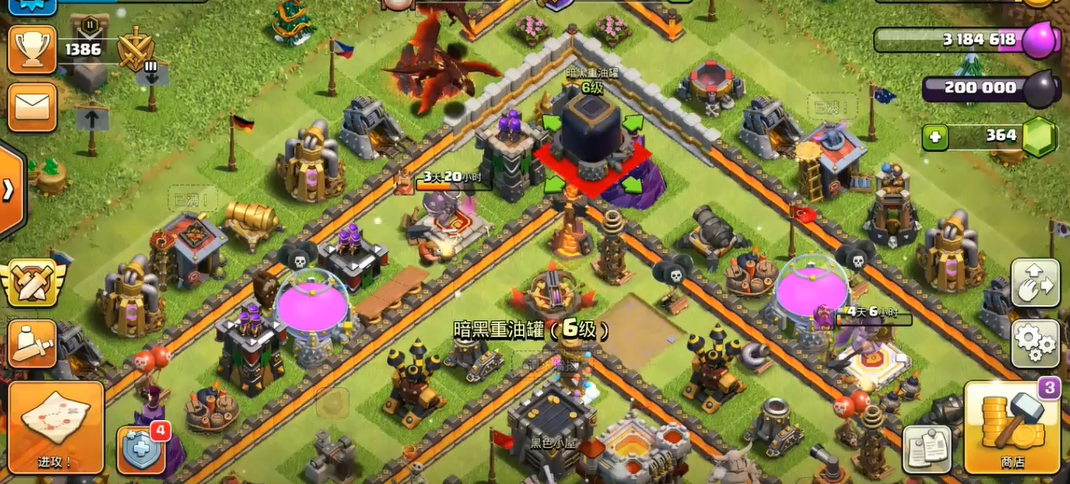The height and width of the screenshot is (484, 1070).
Task: Open the clipboard notes button
Action: click(927, 449)
